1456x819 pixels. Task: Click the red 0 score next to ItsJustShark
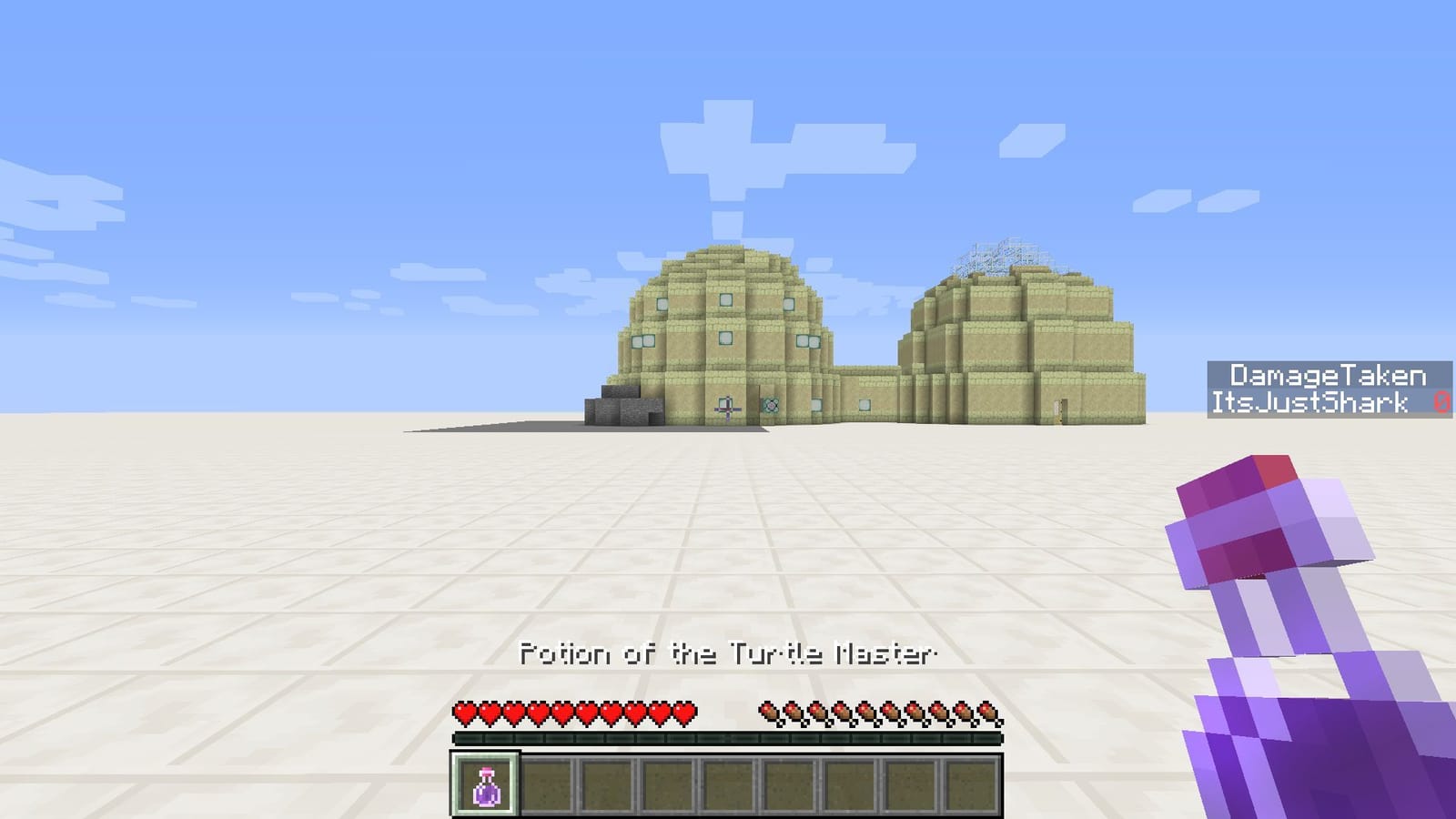(x=1441, y=399)
